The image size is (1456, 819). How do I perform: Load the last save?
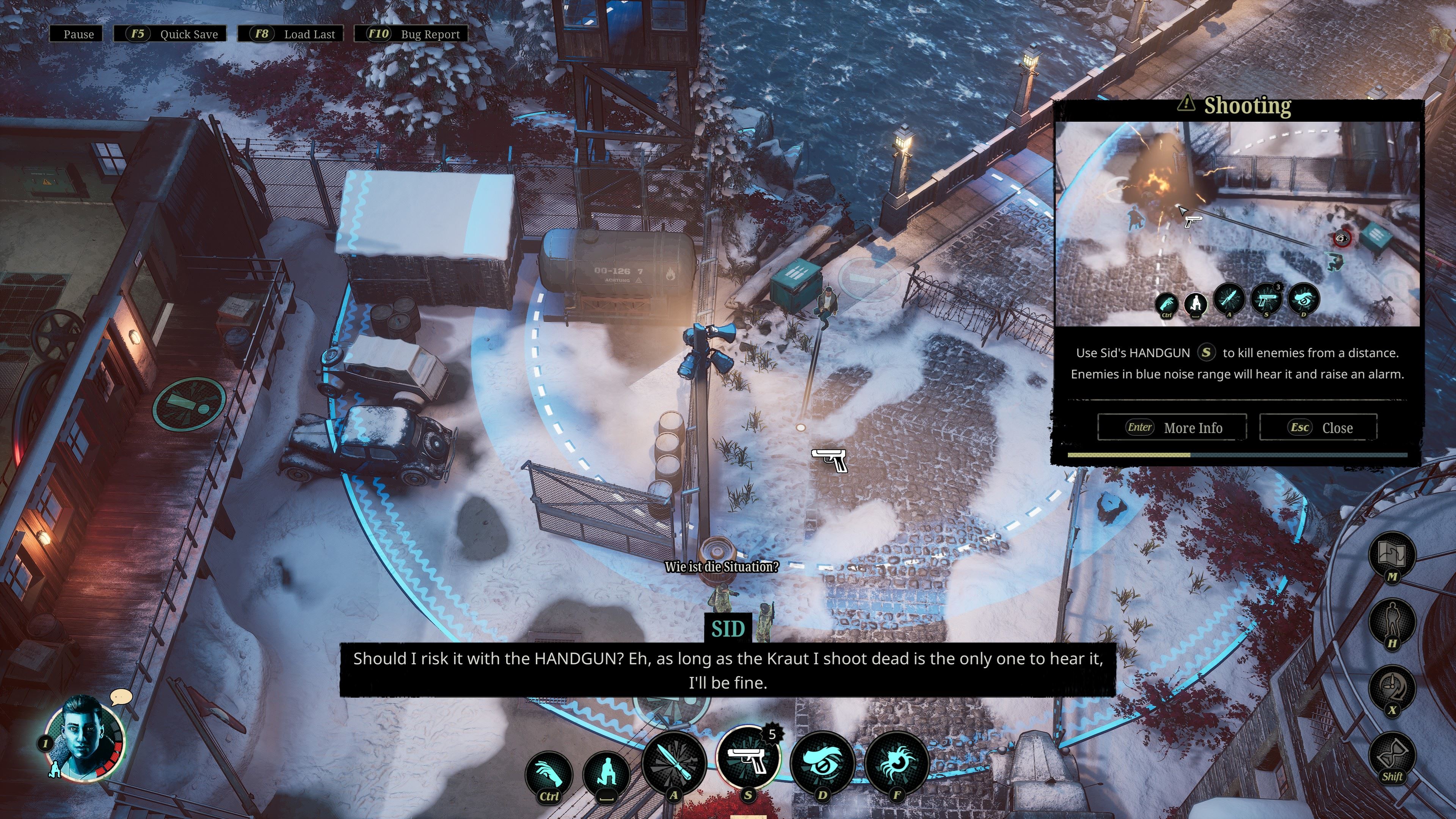tap(290, 34)
